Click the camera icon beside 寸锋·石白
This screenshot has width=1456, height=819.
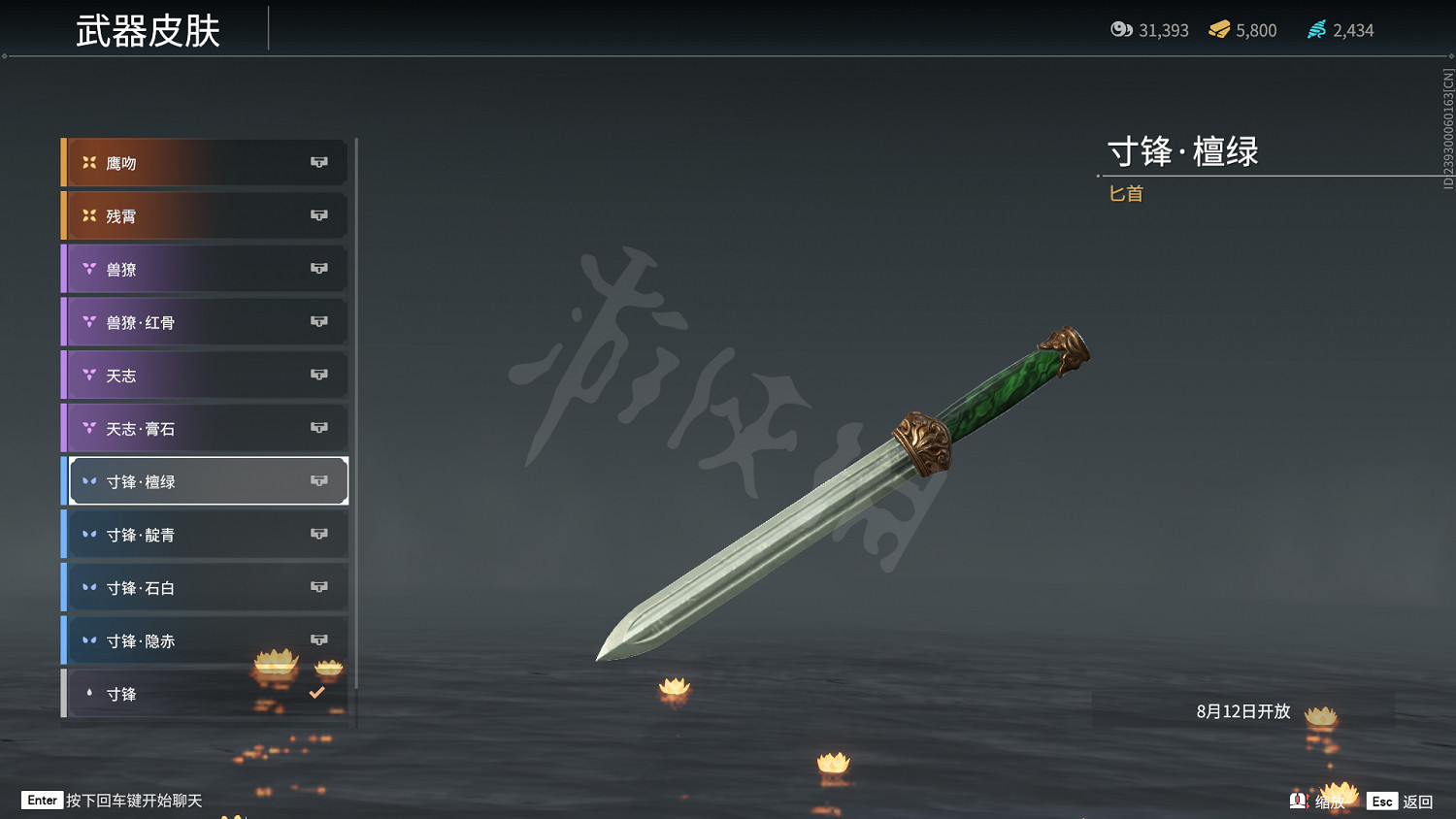[x=319, y=587]
